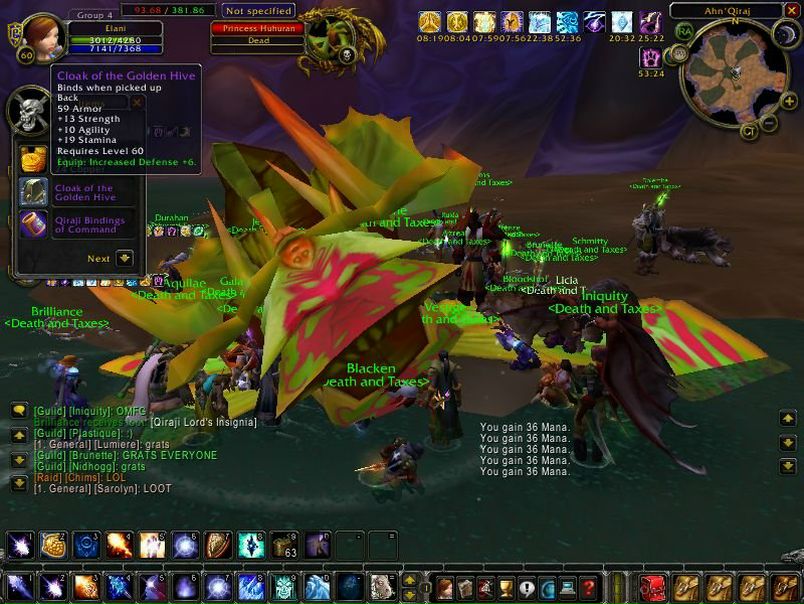
Task: Loot the Cloak of the Golden Hive
Action: click(35, 192)
